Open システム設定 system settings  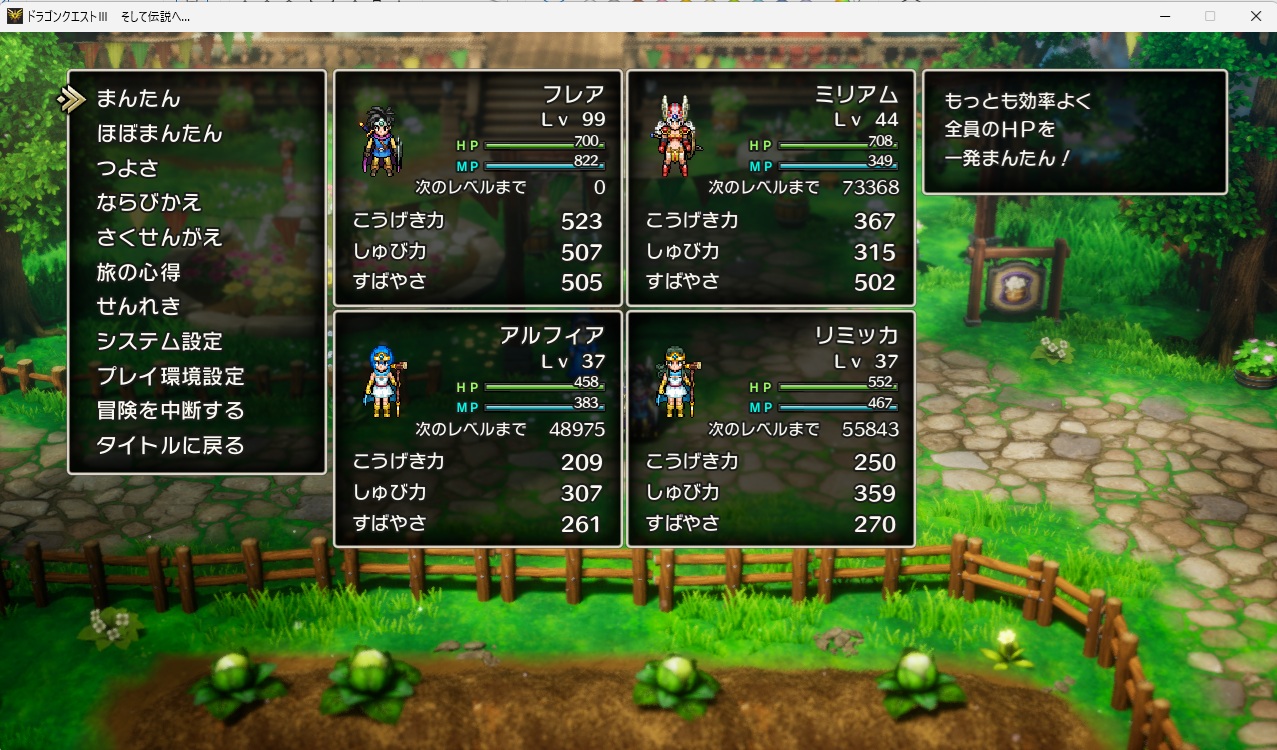pos(159,341)
